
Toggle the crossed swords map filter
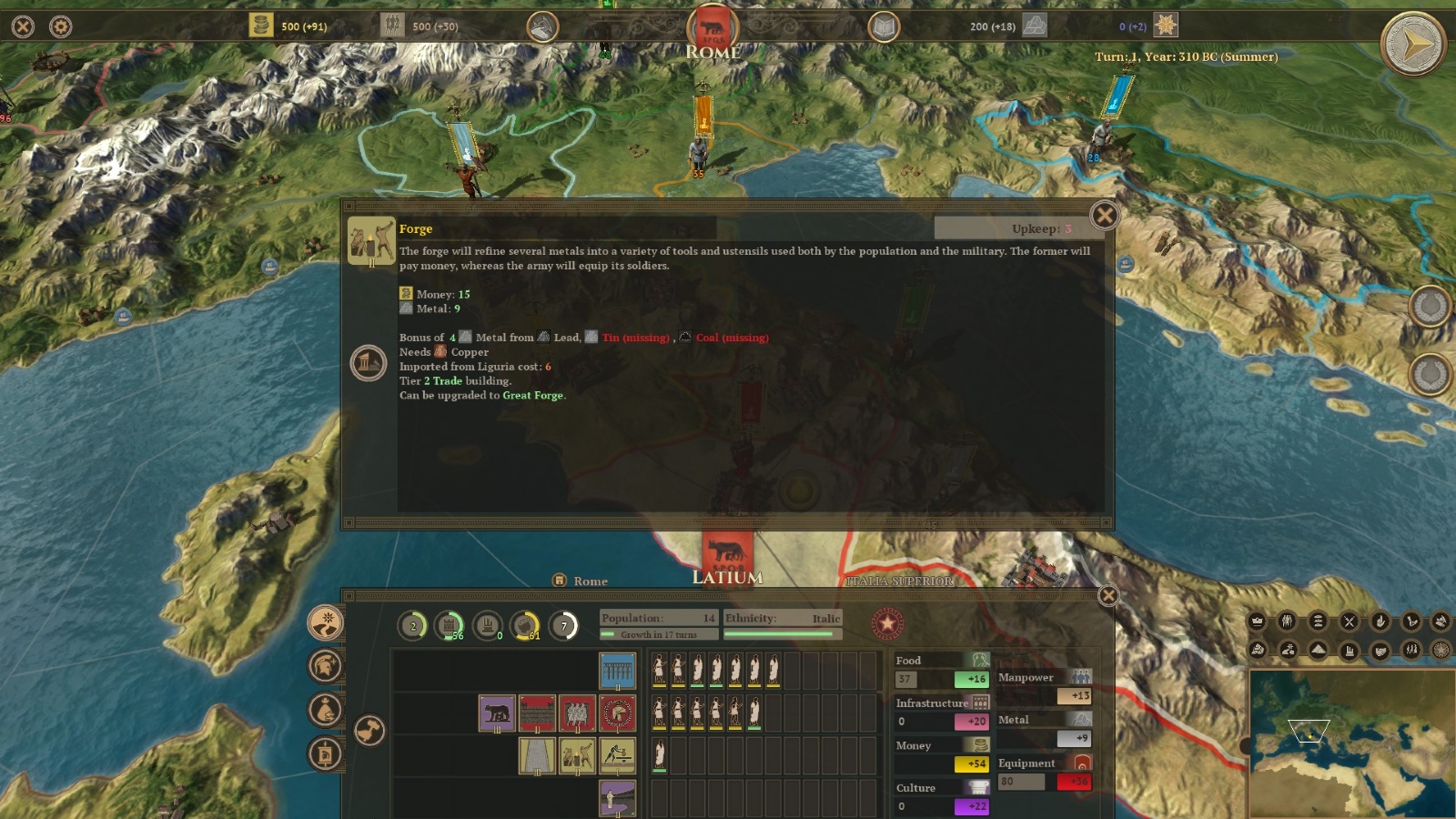point(1350,622)
